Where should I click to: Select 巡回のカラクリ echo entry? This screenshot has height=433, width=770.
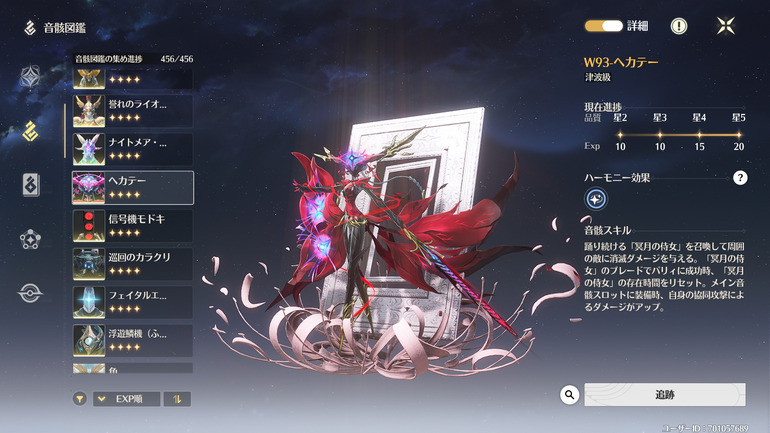133,263
